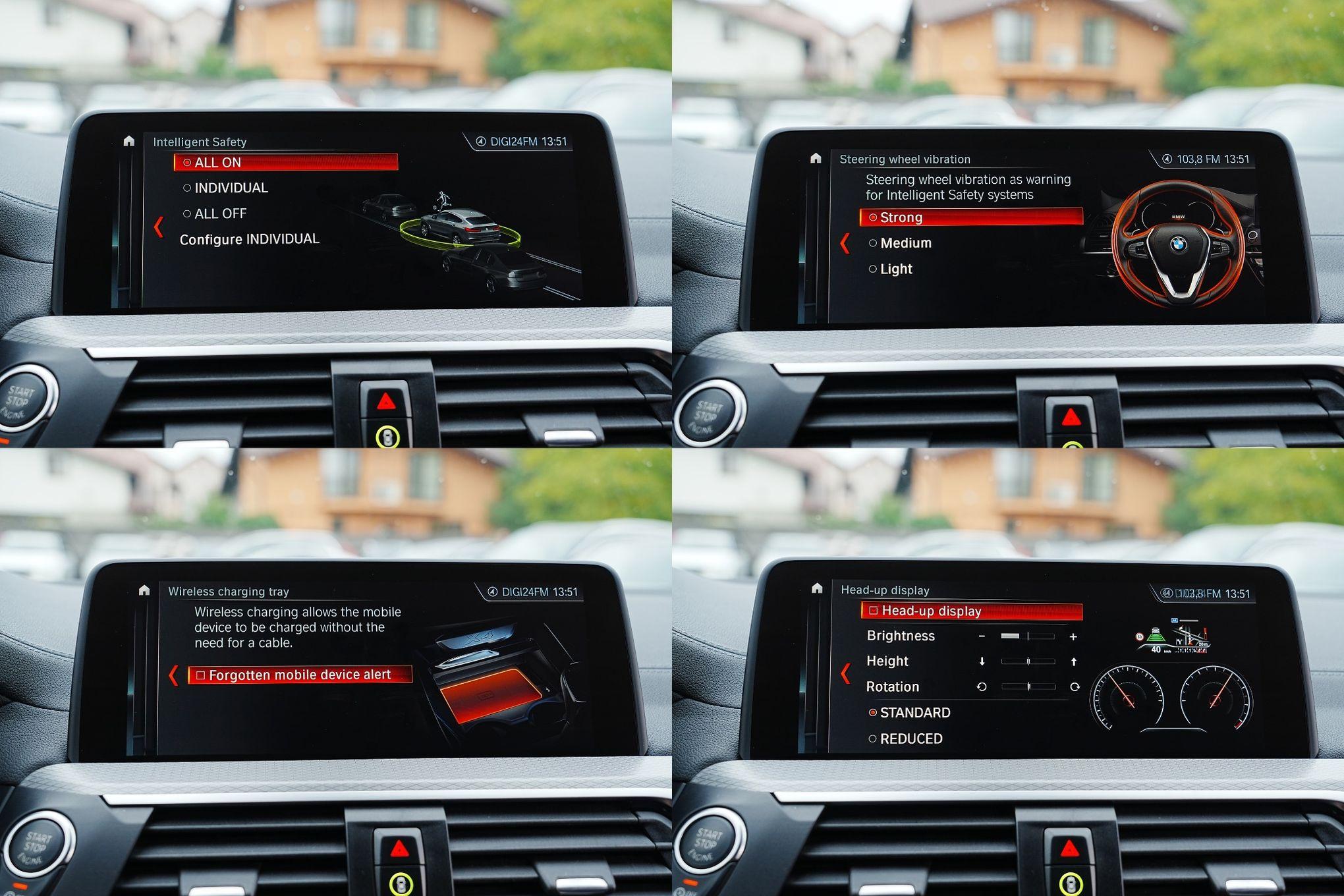
Task: Raise head-up display height with up arrow
Action: click(x=1074, y=661)
